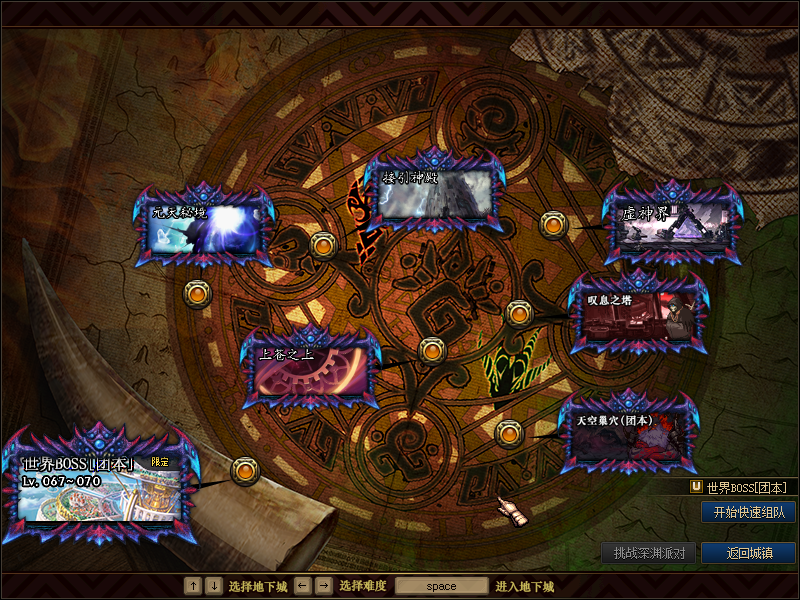
Task: Click the 挑战深渊派对 abyss party button
Action: 649,553
